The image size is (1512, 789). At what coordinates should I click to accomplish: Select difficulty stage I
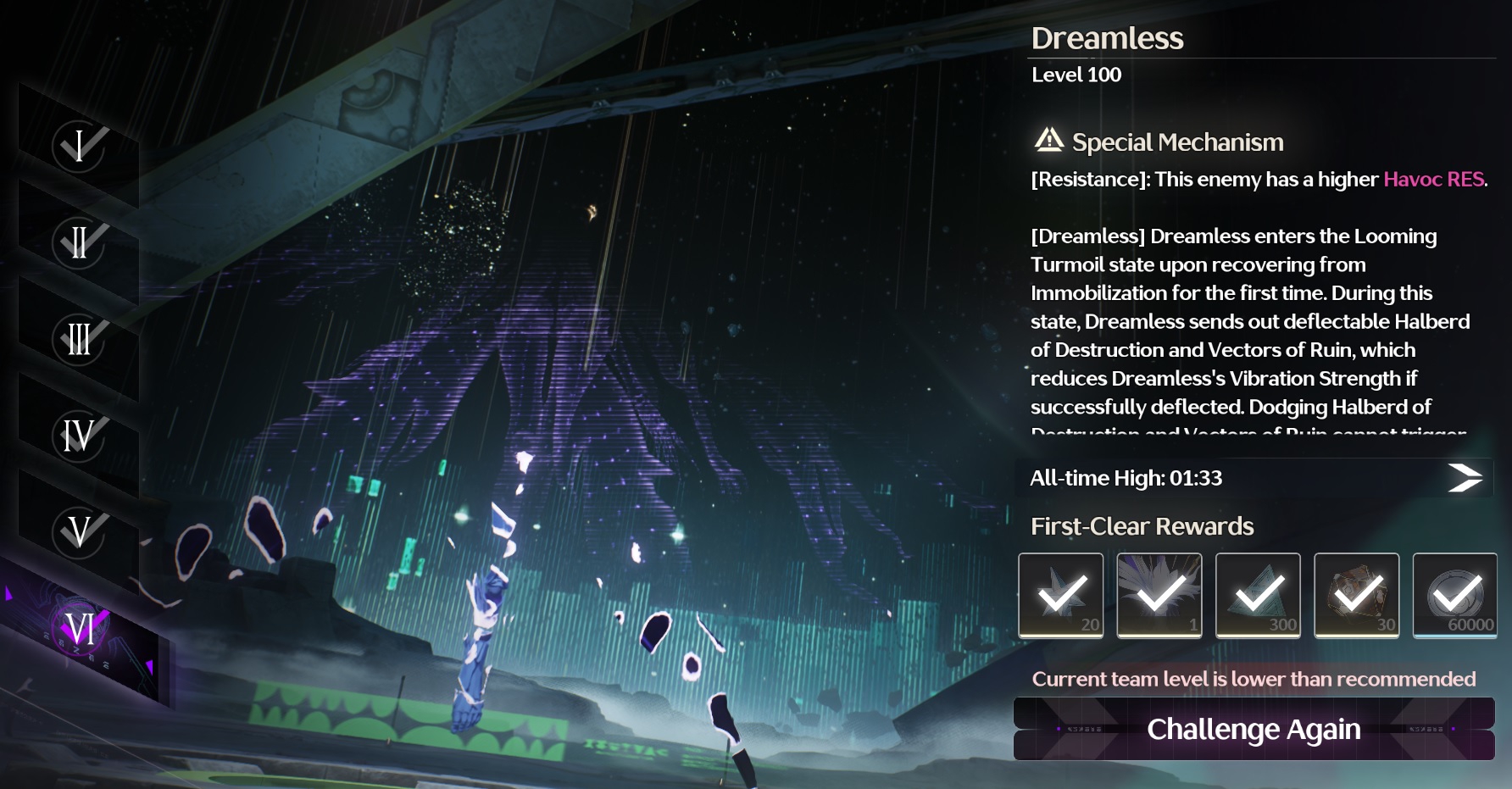click(79, 146)
